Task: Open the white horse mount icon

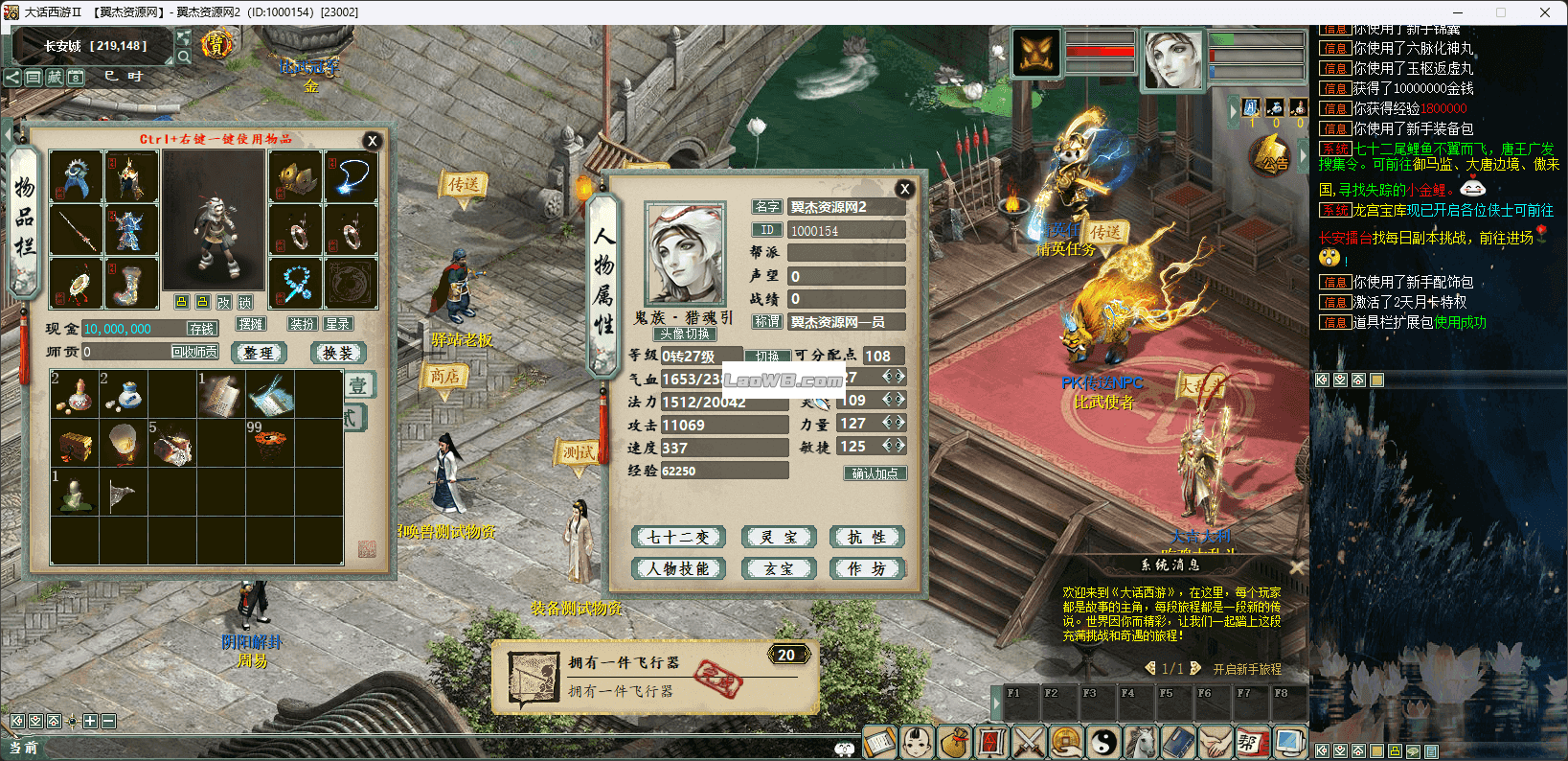Action: (x=1141, y=742)
